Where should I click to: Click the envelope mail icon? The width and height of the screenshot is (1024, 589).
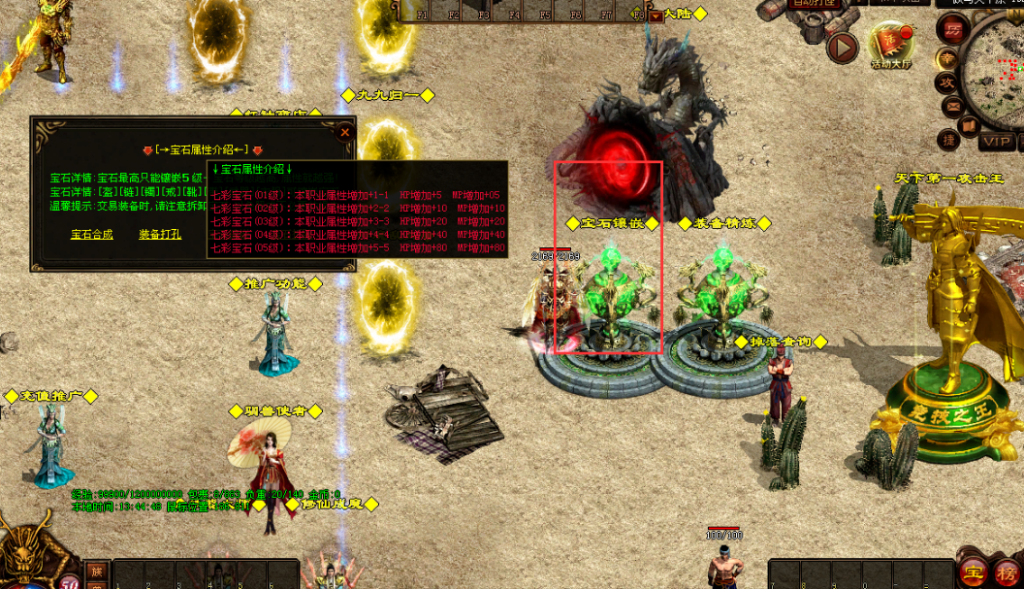pyautogui.click(x=952, y=105)
